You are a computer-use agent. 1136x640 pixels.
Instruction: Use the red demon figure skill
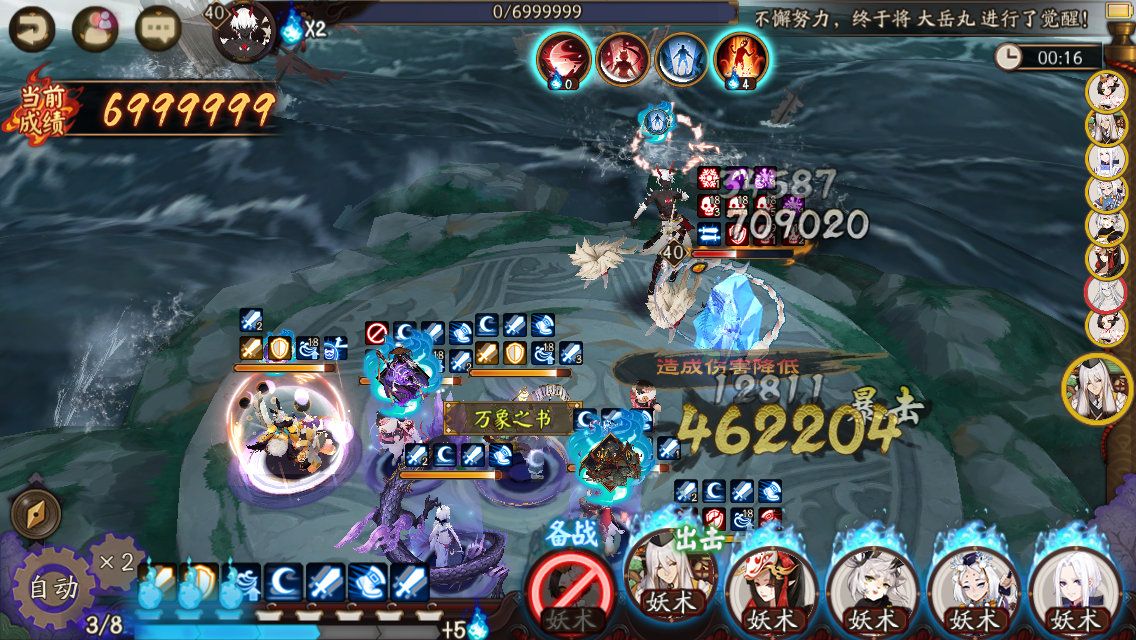click(622, 58)
